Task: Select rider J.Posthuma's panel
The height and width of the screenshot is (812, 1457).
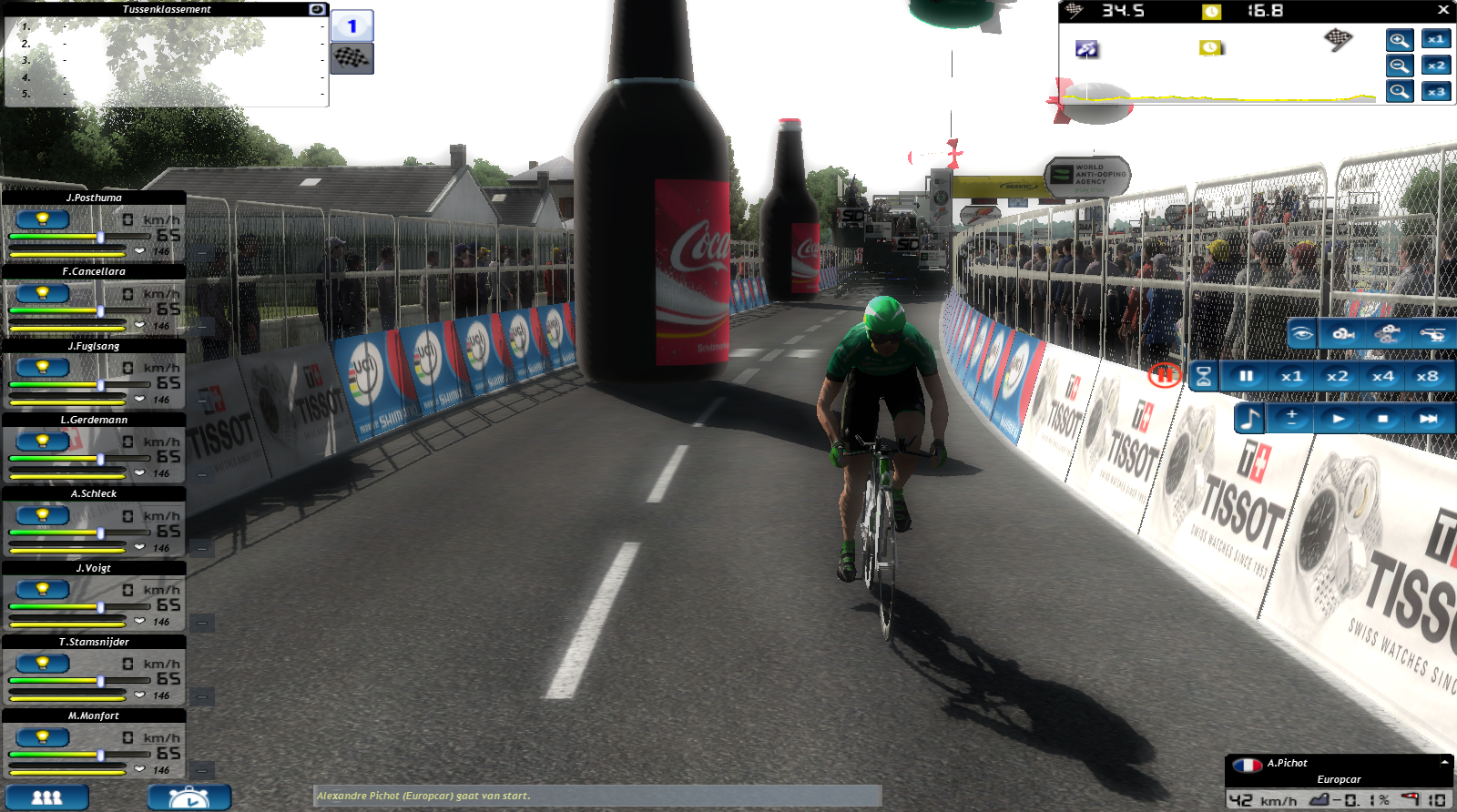Action: pos(94,198)
